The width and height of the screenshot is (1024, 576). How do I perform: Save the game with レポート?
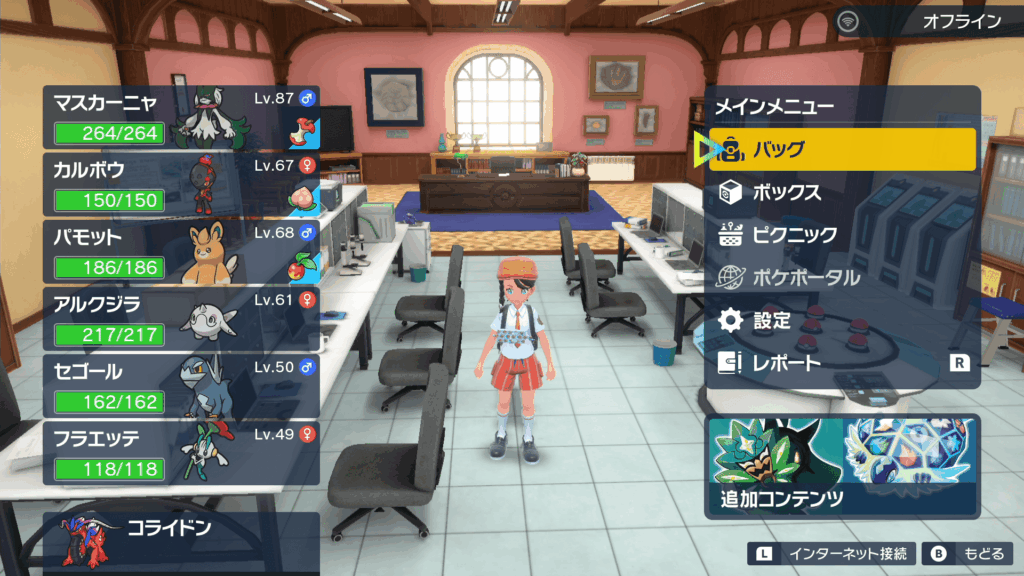pos(842,364)
